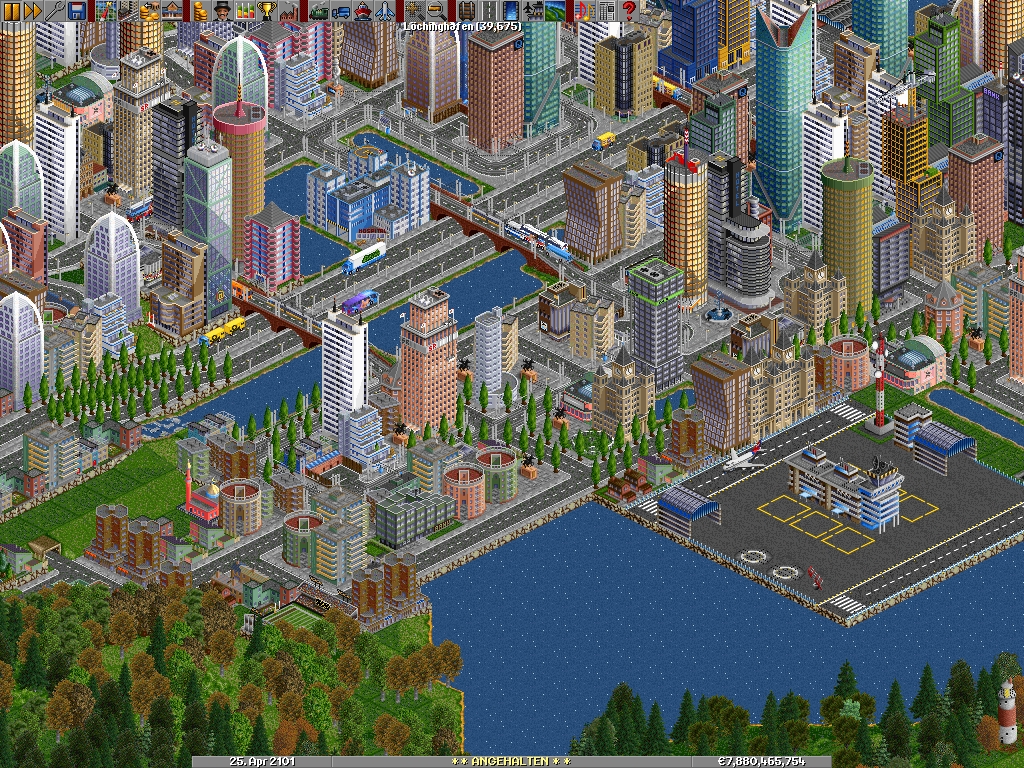Toggle fast forward speed
The height and width of the screenshot is (768, 1024).
33,11
